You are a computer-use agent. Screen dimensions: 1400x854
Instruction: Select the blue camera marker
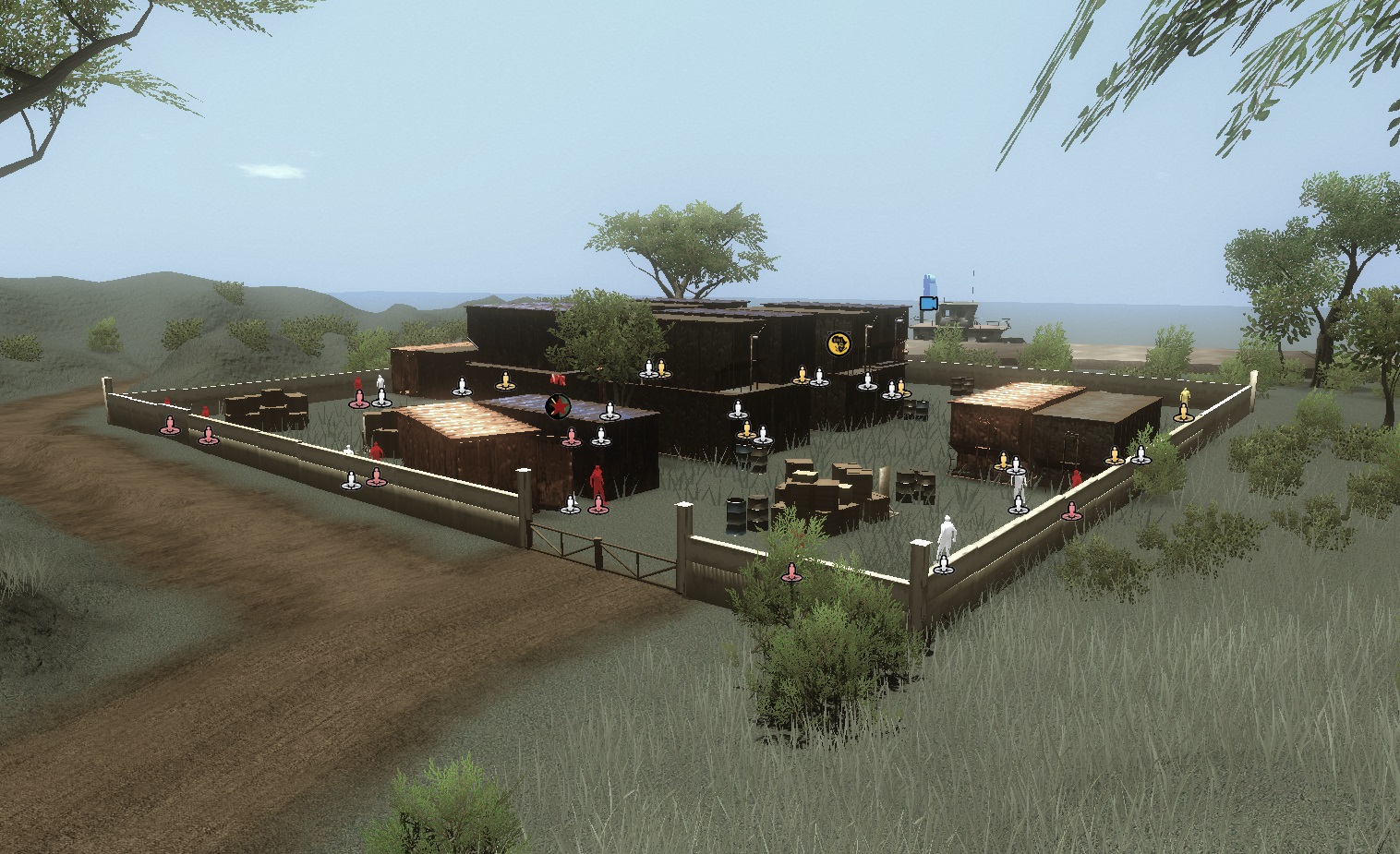928,303
